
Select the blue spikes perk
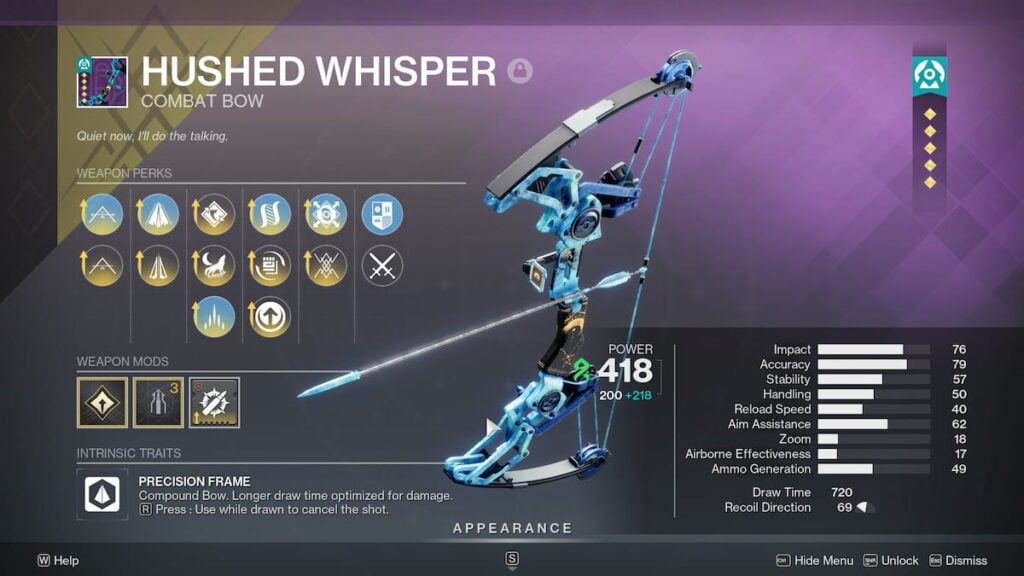214,316
